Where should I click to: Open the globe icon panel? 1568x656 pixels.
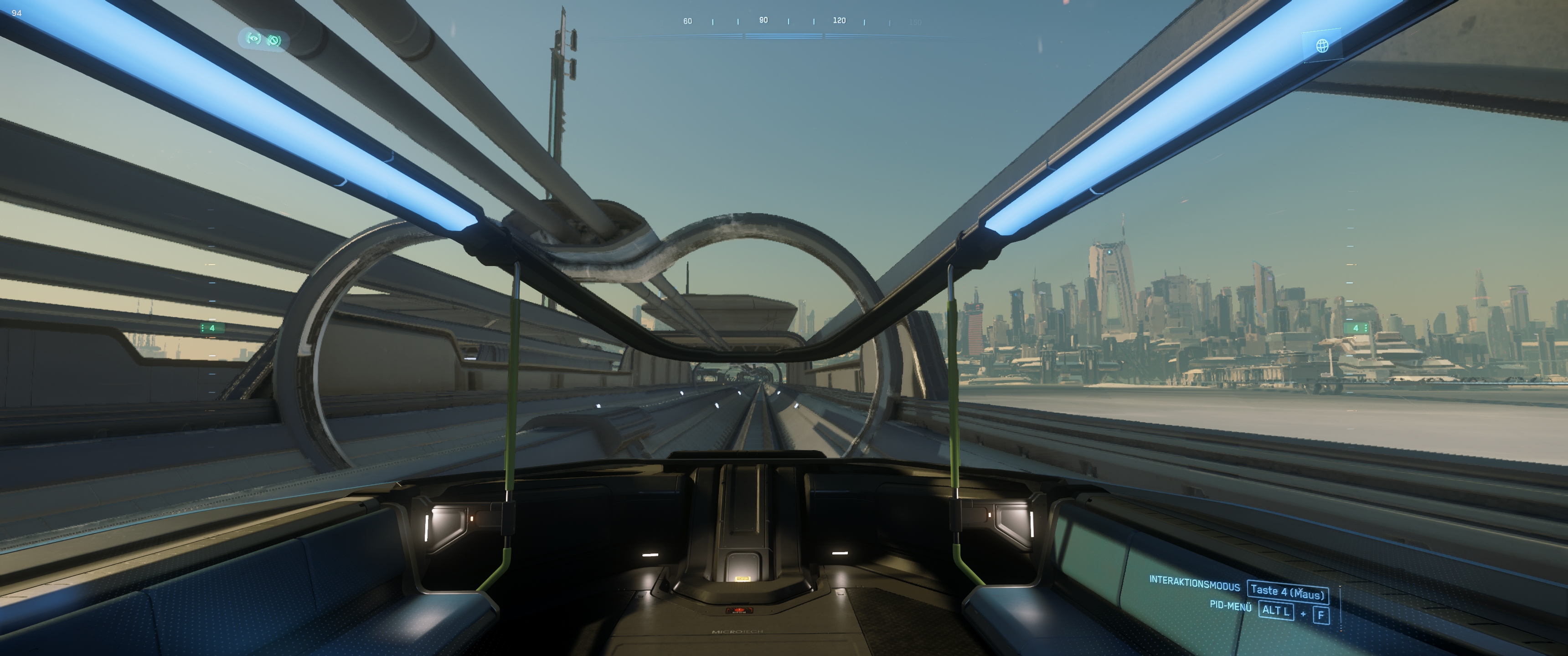coord(1321,46)
